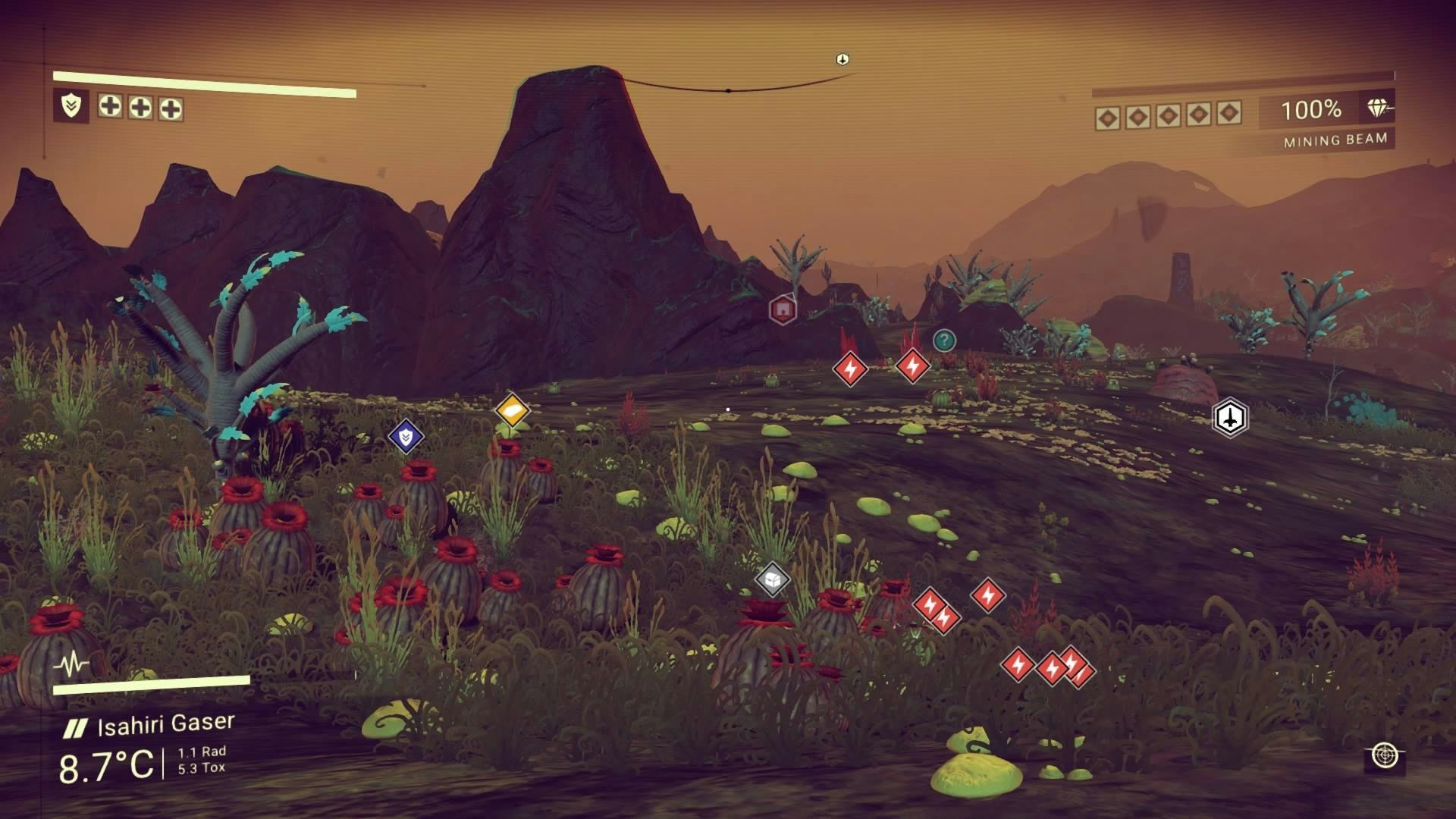Viewport: 1456px width, 819px height.
Task: Select the Mining Beam weapon label
Action: click(x=1335, y=140)
